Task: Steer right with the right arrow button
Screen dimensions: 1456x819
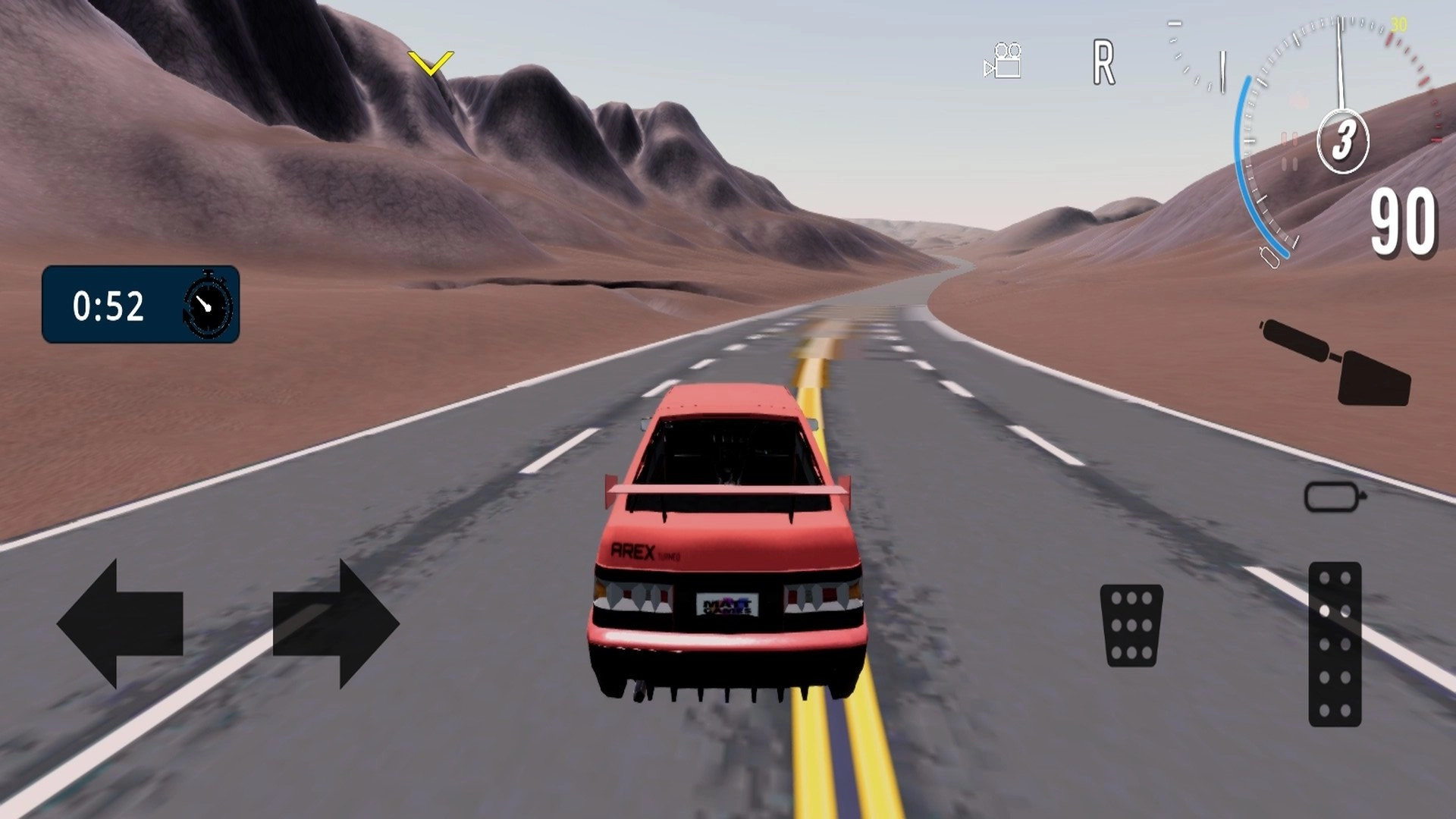Action: 335,623
